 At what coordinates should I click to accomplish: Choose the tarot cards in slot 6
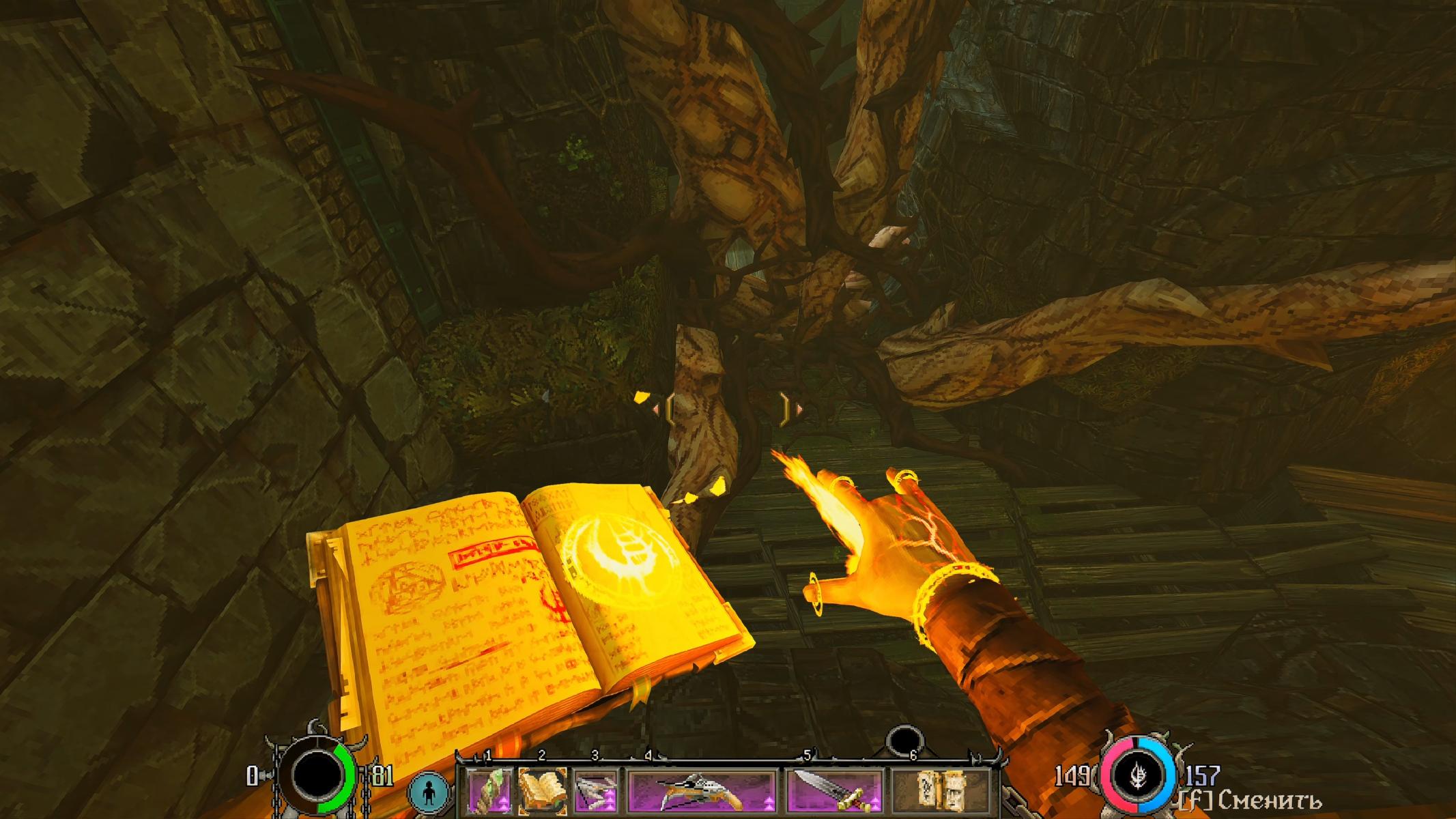tap(941, 792)
